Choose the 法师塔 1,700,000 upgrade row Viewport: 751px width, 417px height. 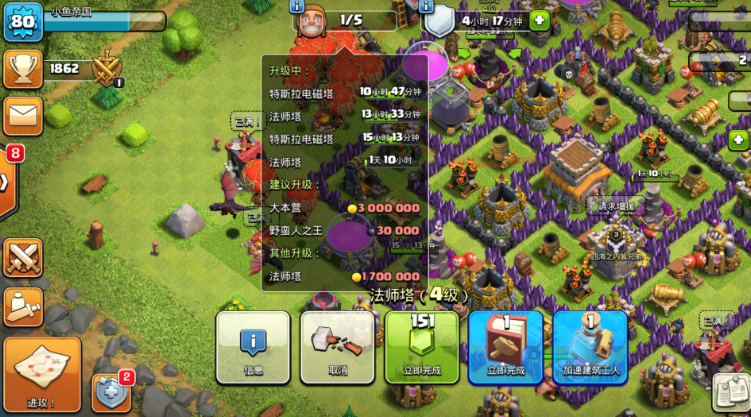coord(345,276)
